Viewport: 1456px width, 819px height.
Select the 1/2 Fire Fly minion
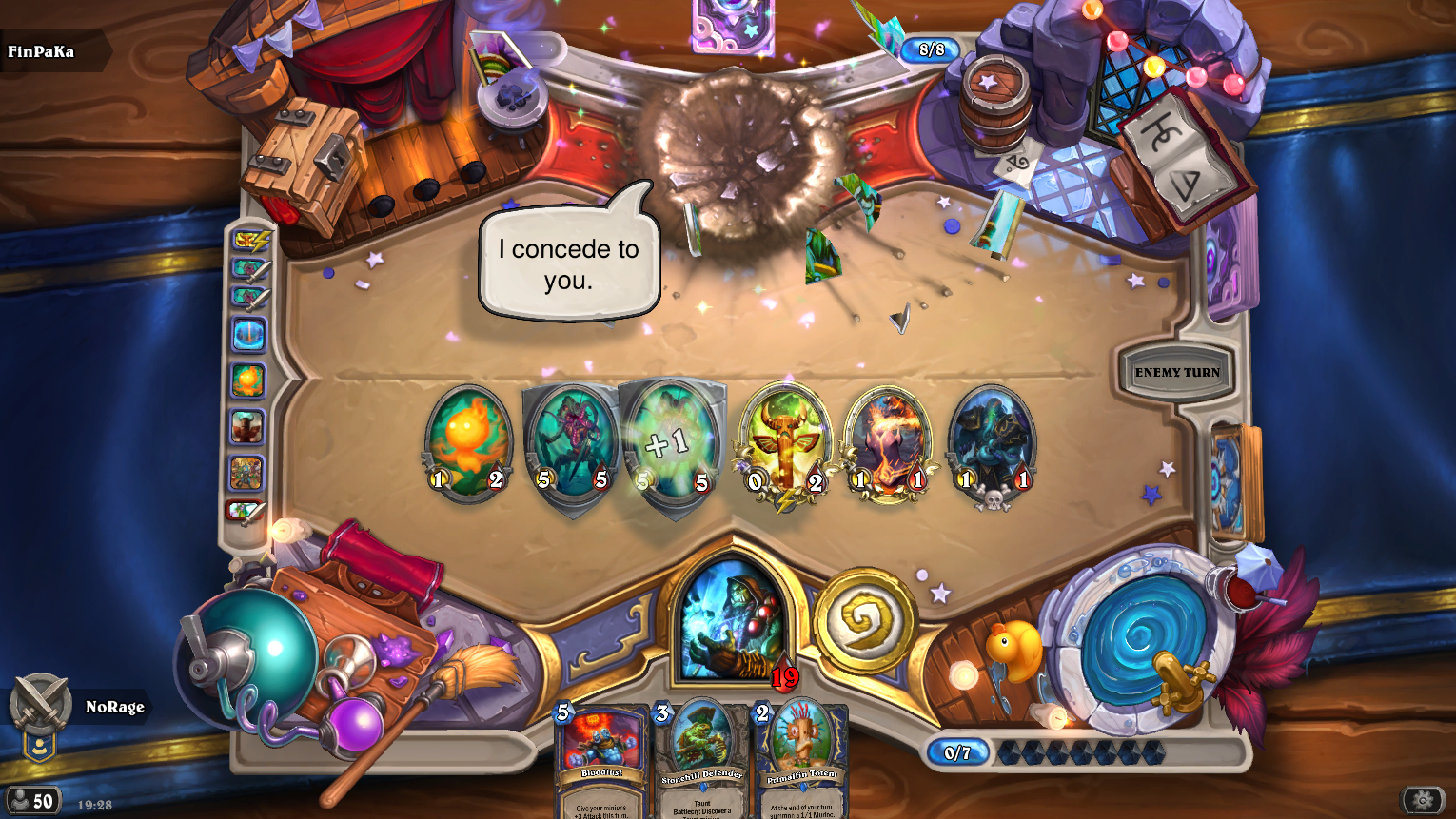point(467,442)
